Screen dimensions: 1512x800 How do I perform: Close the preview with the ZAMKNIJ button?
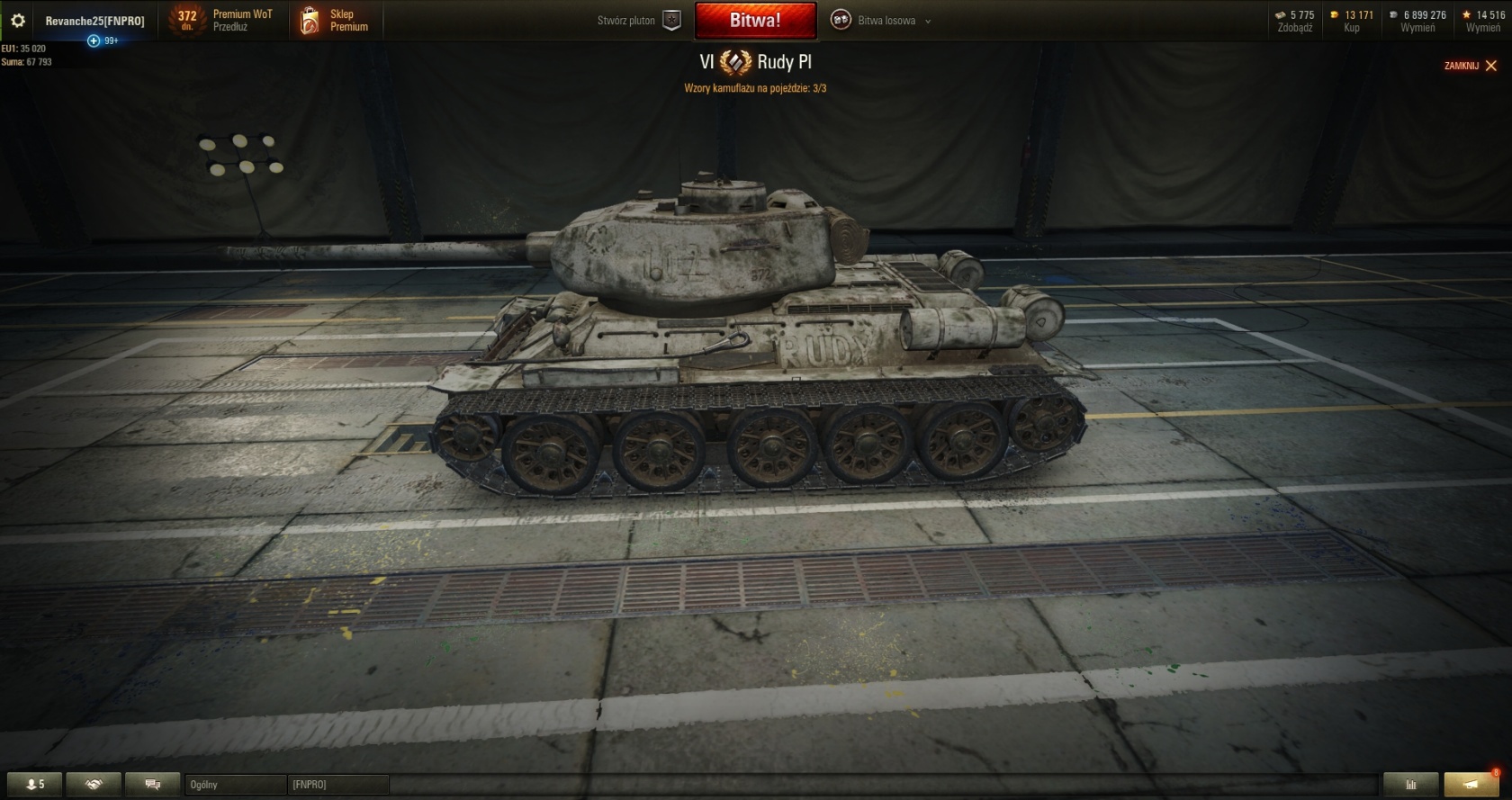tap(1471, 66)
